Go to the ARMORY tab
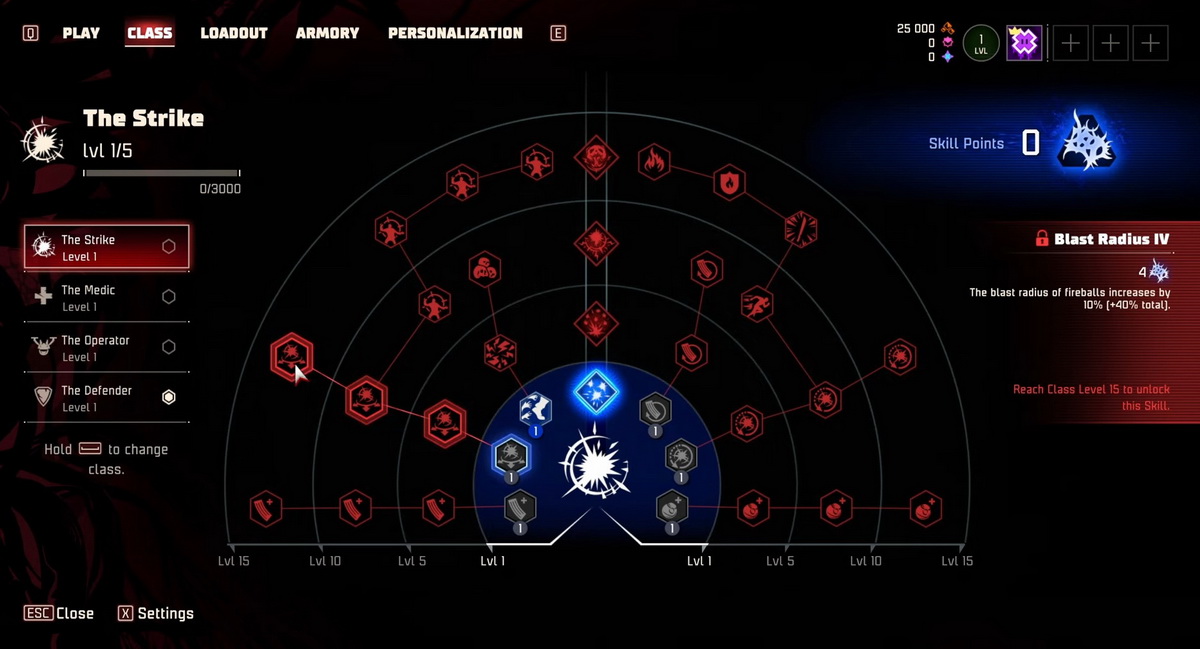This screenshot has width=1200, height=649. click(327, 33)
